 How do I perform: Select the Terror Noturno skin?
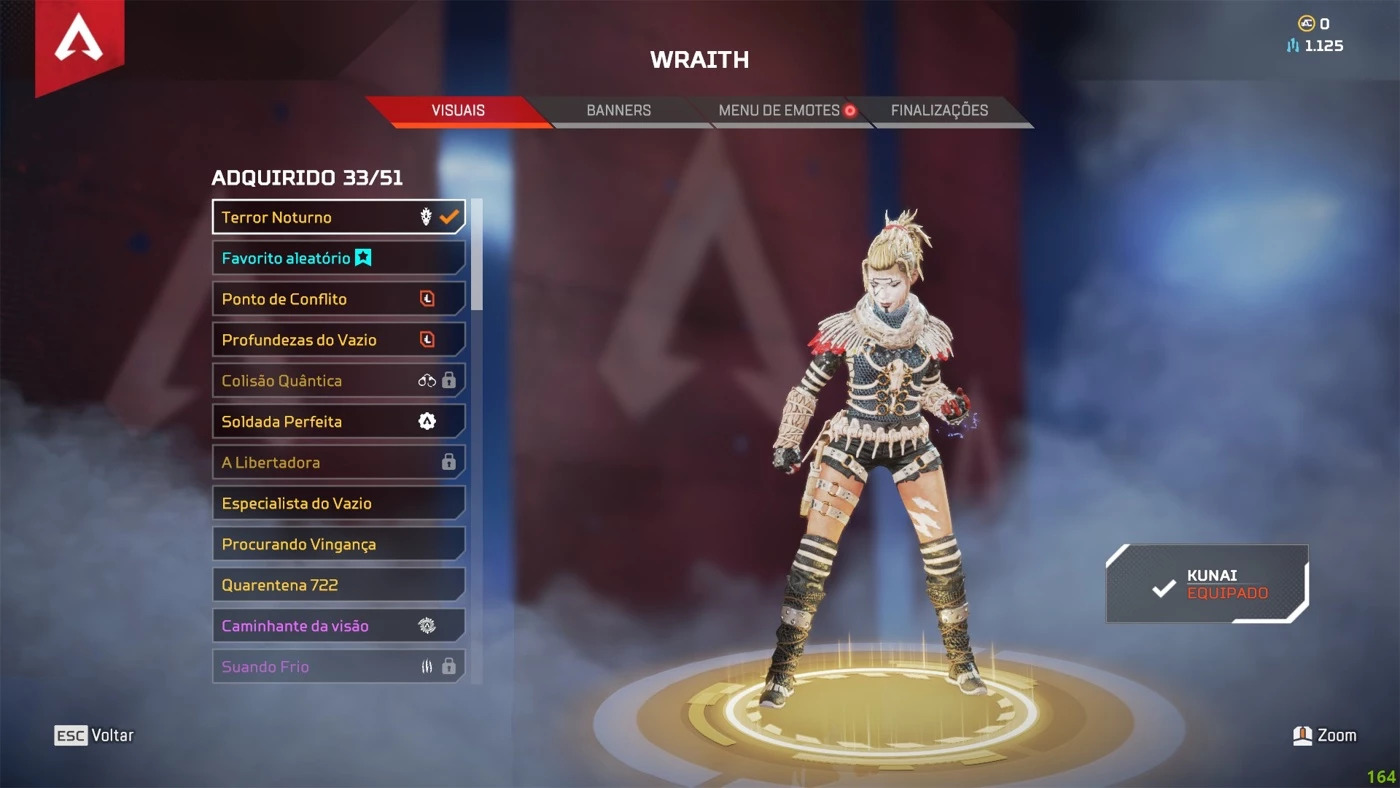pos(338,217)
